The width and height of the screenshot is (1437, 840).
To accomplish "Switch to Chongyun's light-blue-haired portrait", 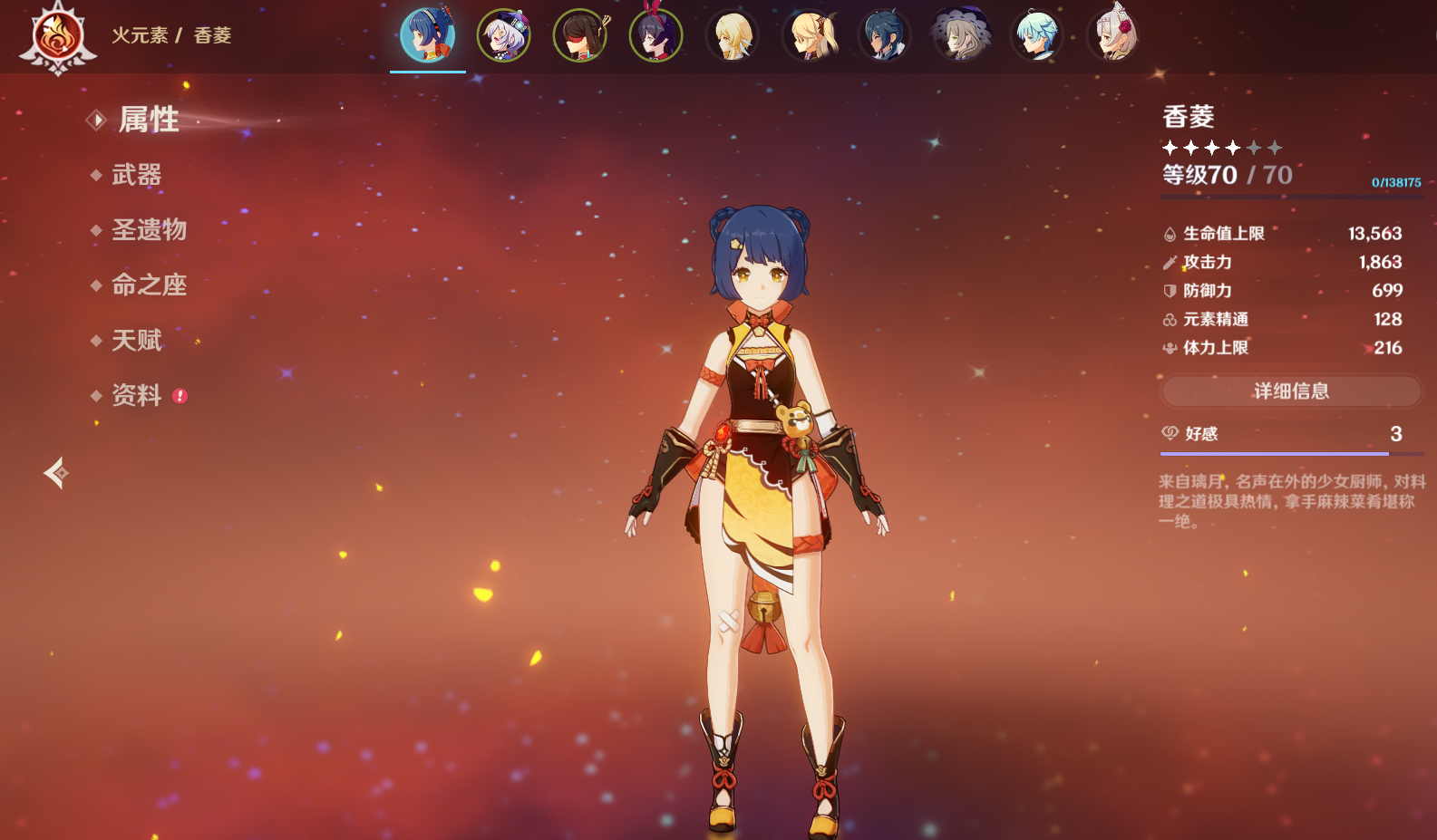I will [x=1037, y=35].
